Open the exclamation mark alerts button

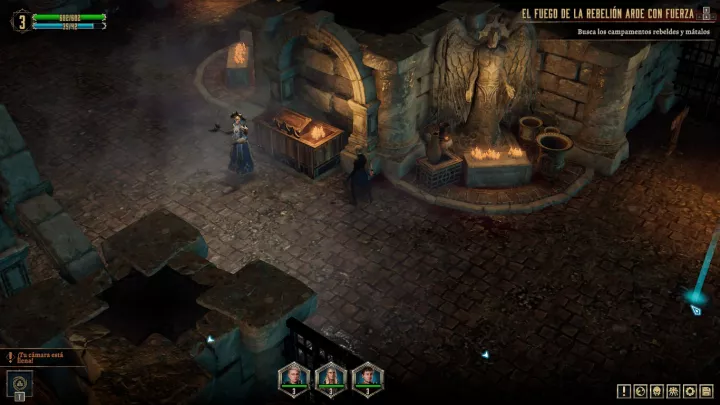(x=624, y=391)
